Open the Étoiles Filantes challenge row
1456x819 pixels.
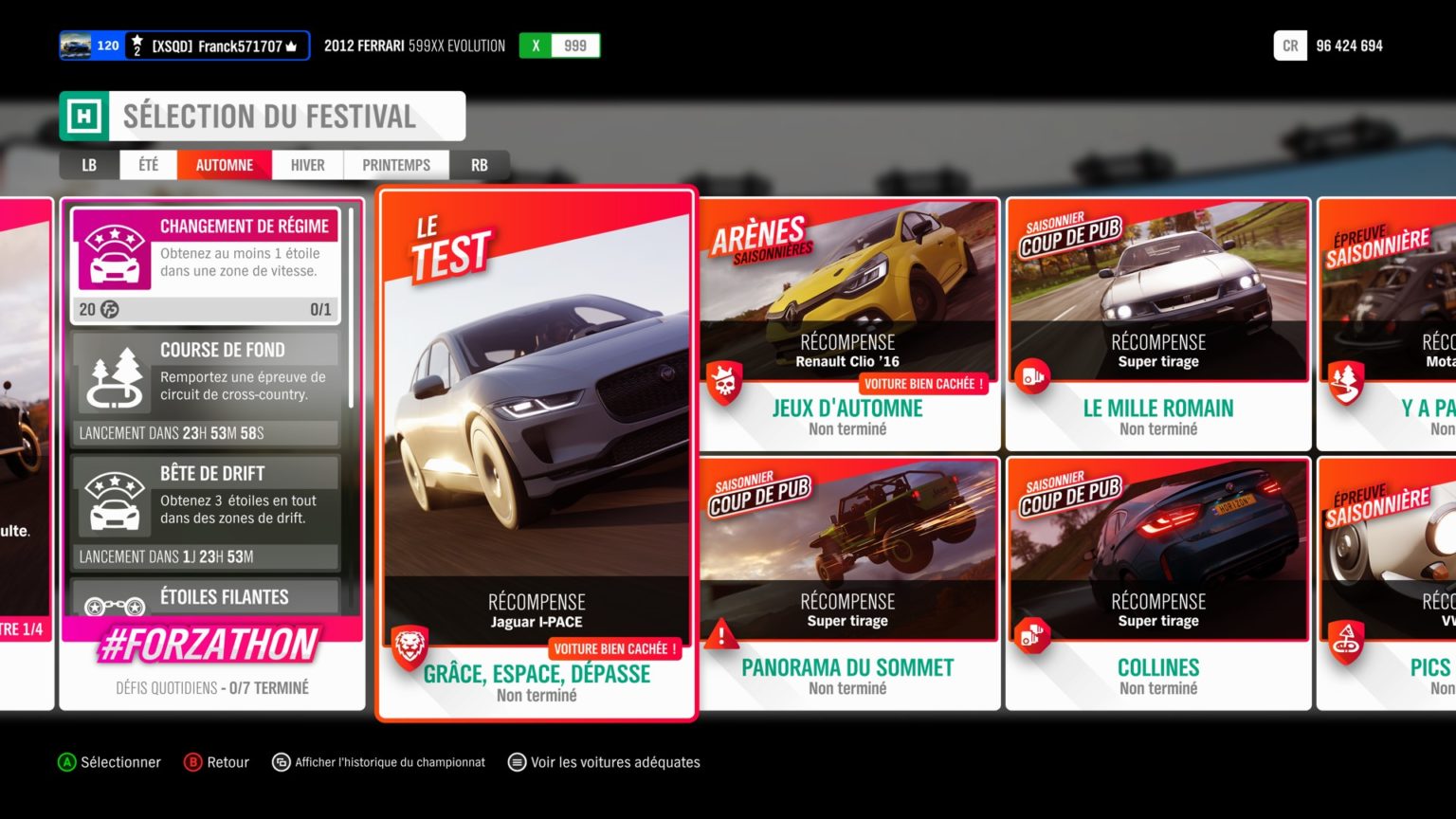coord(206,597)
